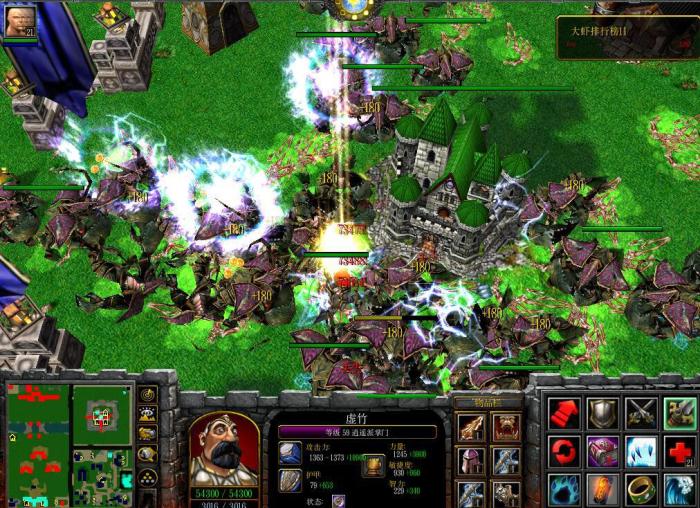Activate the blue flame paw ability
The image size is (700, 508).
(564, 489)
